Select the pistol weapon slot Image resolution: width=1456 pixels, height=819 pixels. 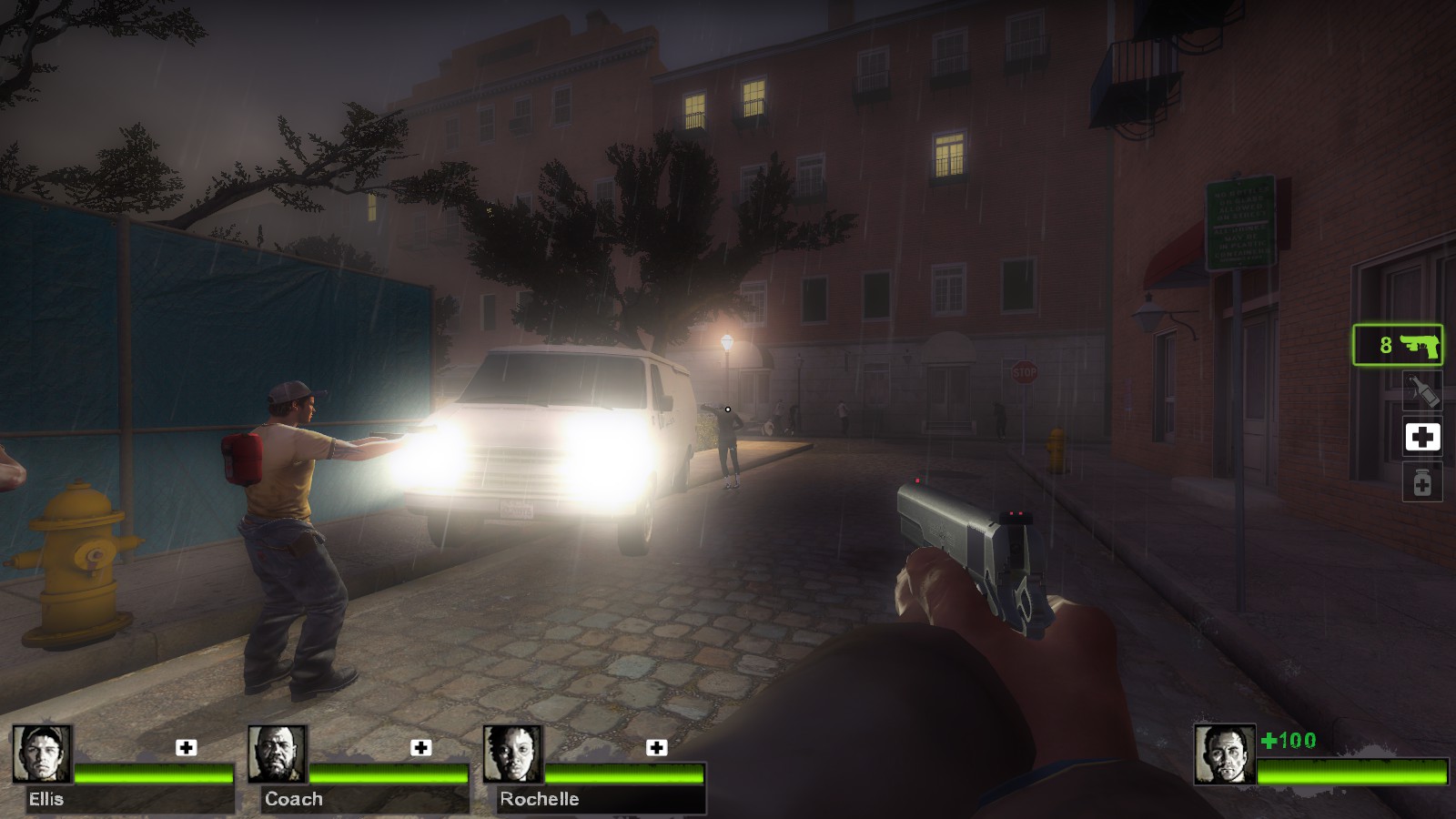1398,346
